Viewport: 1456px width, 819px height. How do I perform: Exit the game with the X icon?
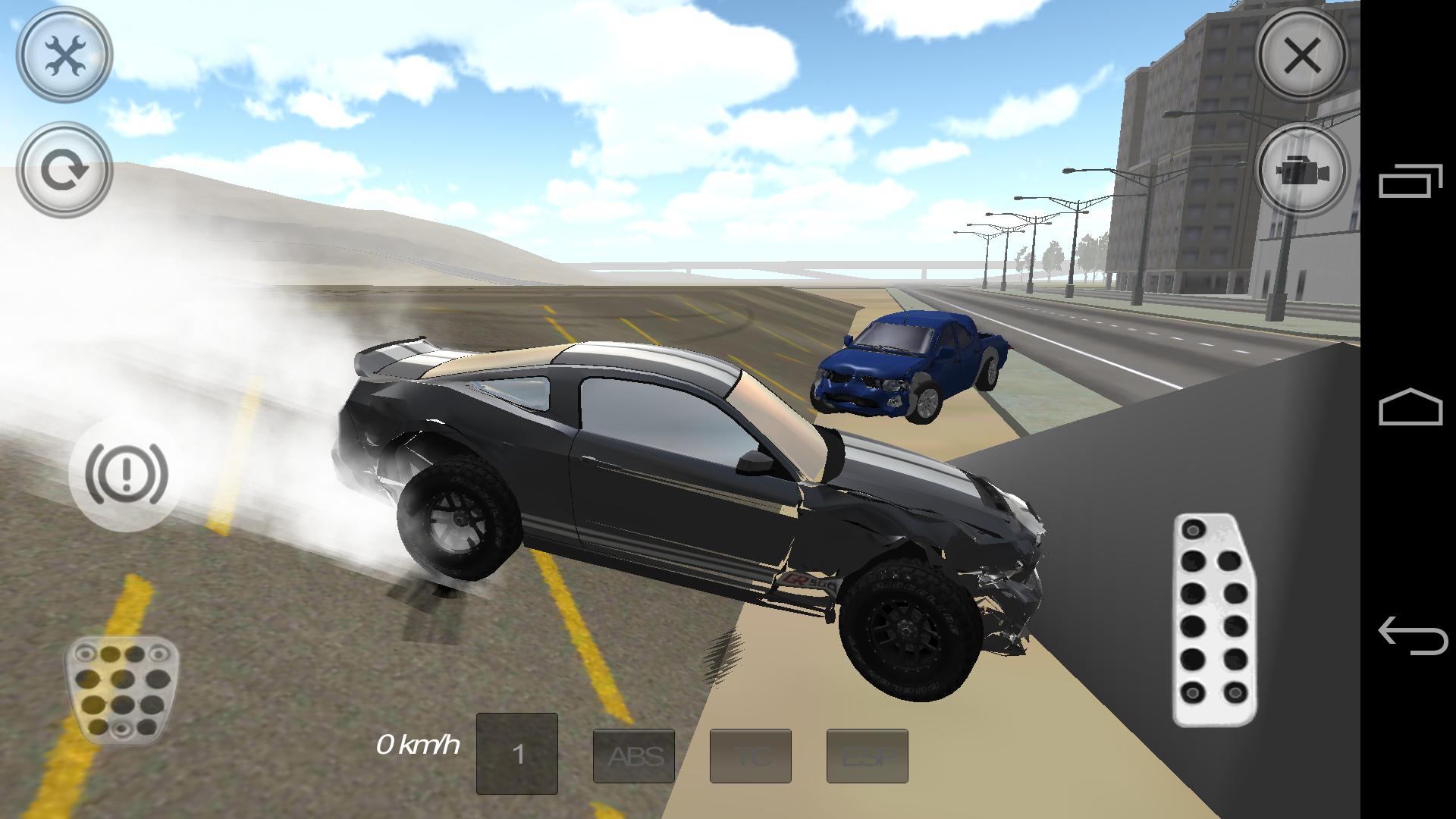(x=1301, y=53)
